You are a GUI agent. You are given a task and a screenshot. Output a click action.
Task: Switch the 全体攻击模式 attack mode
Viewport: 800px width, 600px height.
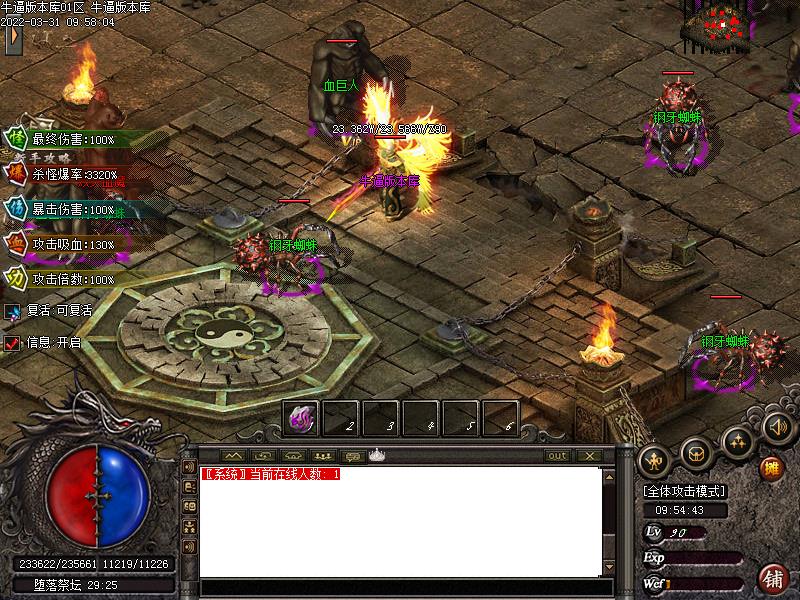[684, 491]
